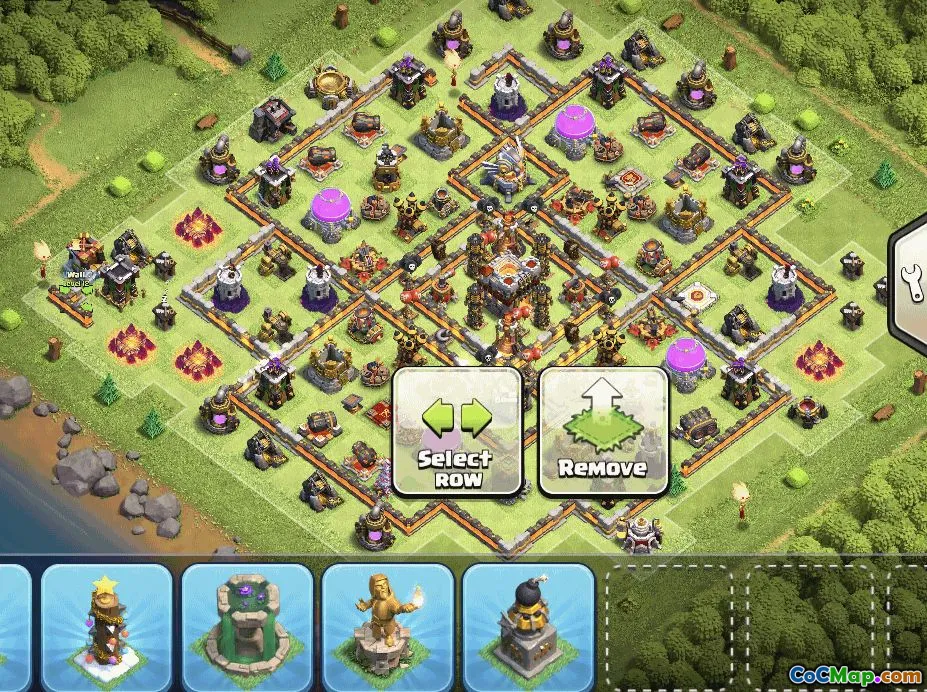Image resolution: width=927 pixels, height=692 pixels.
Task: Click the Select Row button
Action: (x=456, y=432)
